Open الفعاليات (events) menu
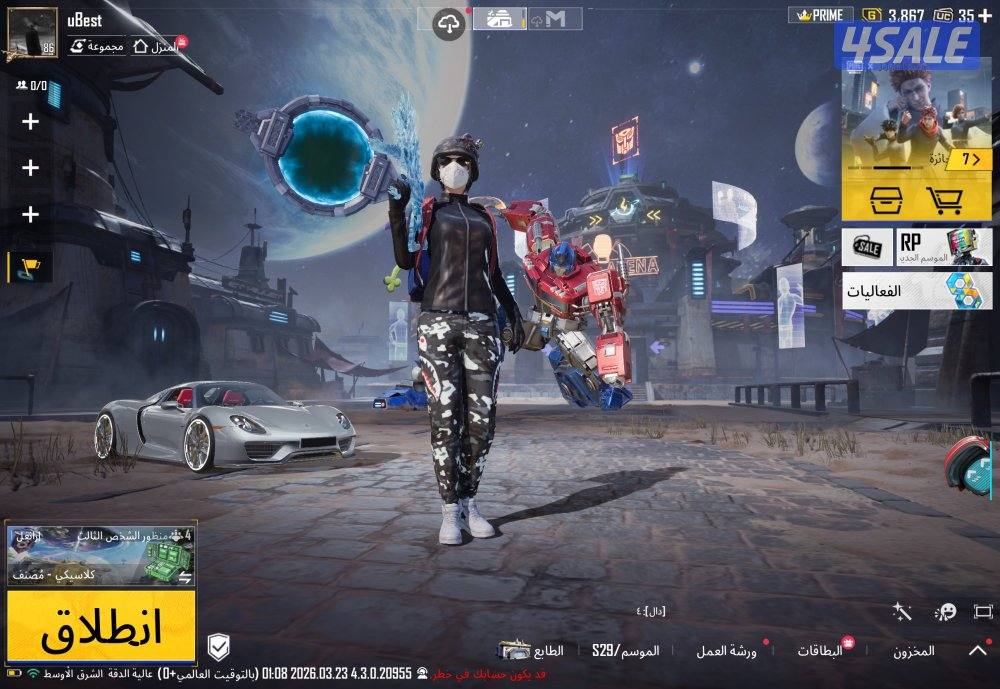This screenshot has height=689, width=1000. click(x=917, y=291)
